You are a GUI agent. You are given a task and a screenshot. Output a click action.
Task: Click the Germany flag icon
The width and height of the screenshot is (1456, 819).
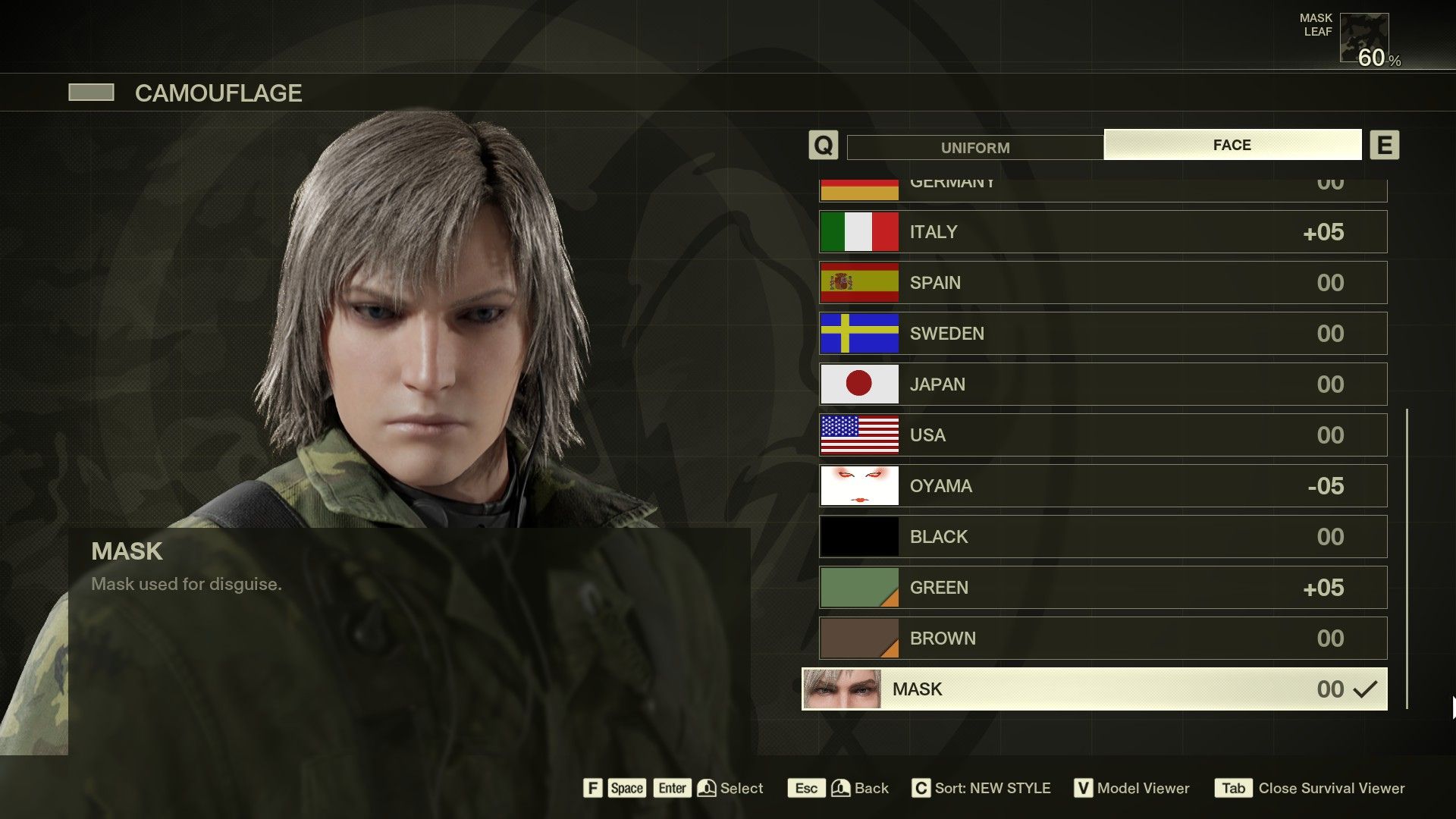click(x=858, y=184)
